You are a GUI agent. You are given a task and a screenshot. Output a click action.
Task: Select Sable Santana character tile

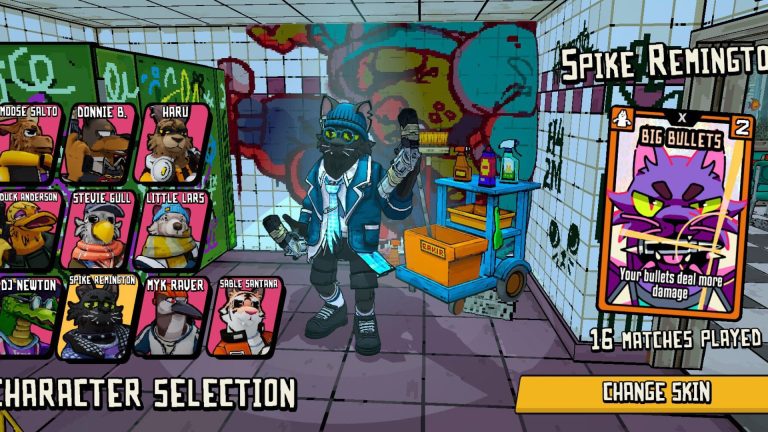tap(244, 317)
